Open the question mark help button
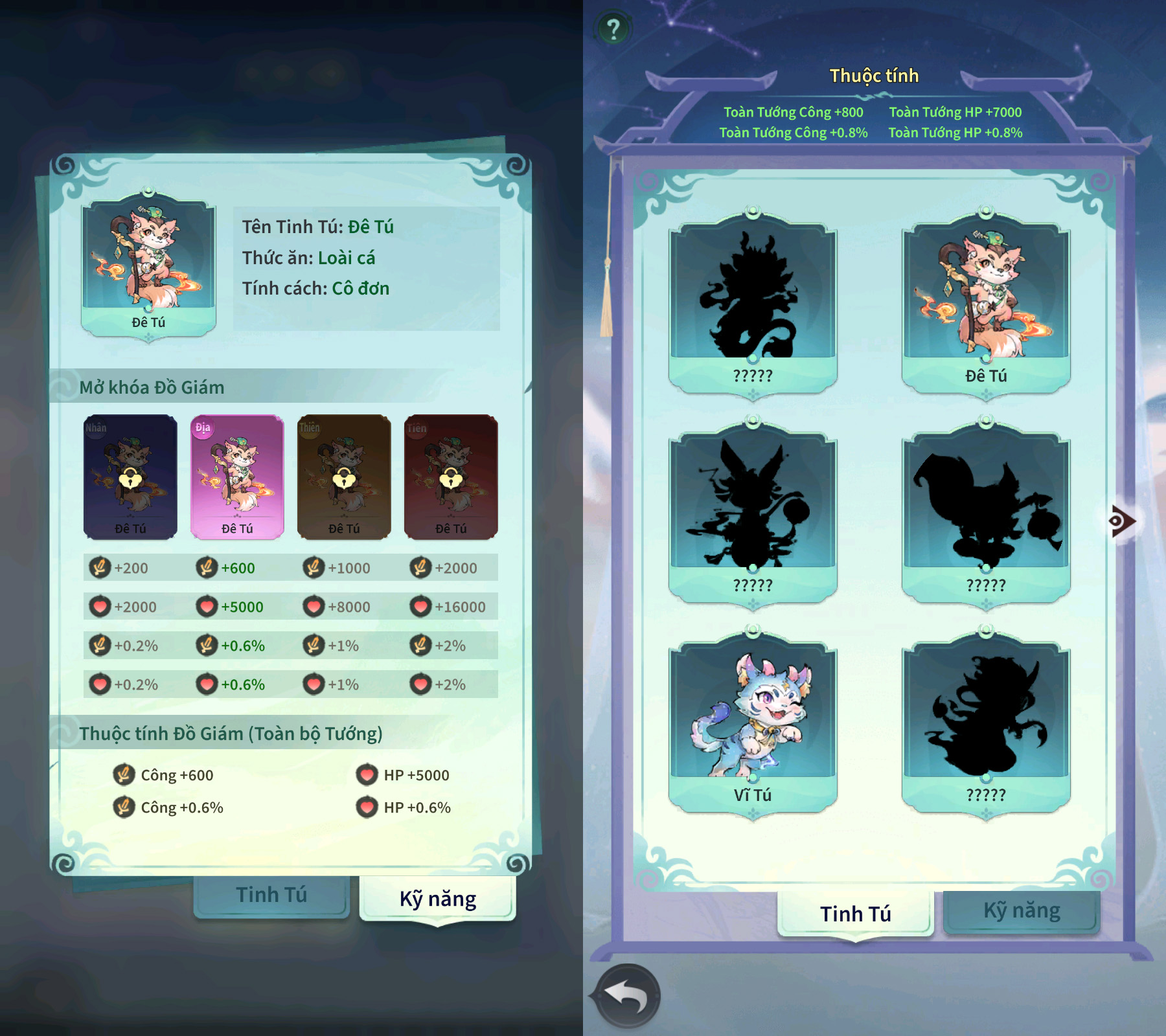 pos(612,29)
